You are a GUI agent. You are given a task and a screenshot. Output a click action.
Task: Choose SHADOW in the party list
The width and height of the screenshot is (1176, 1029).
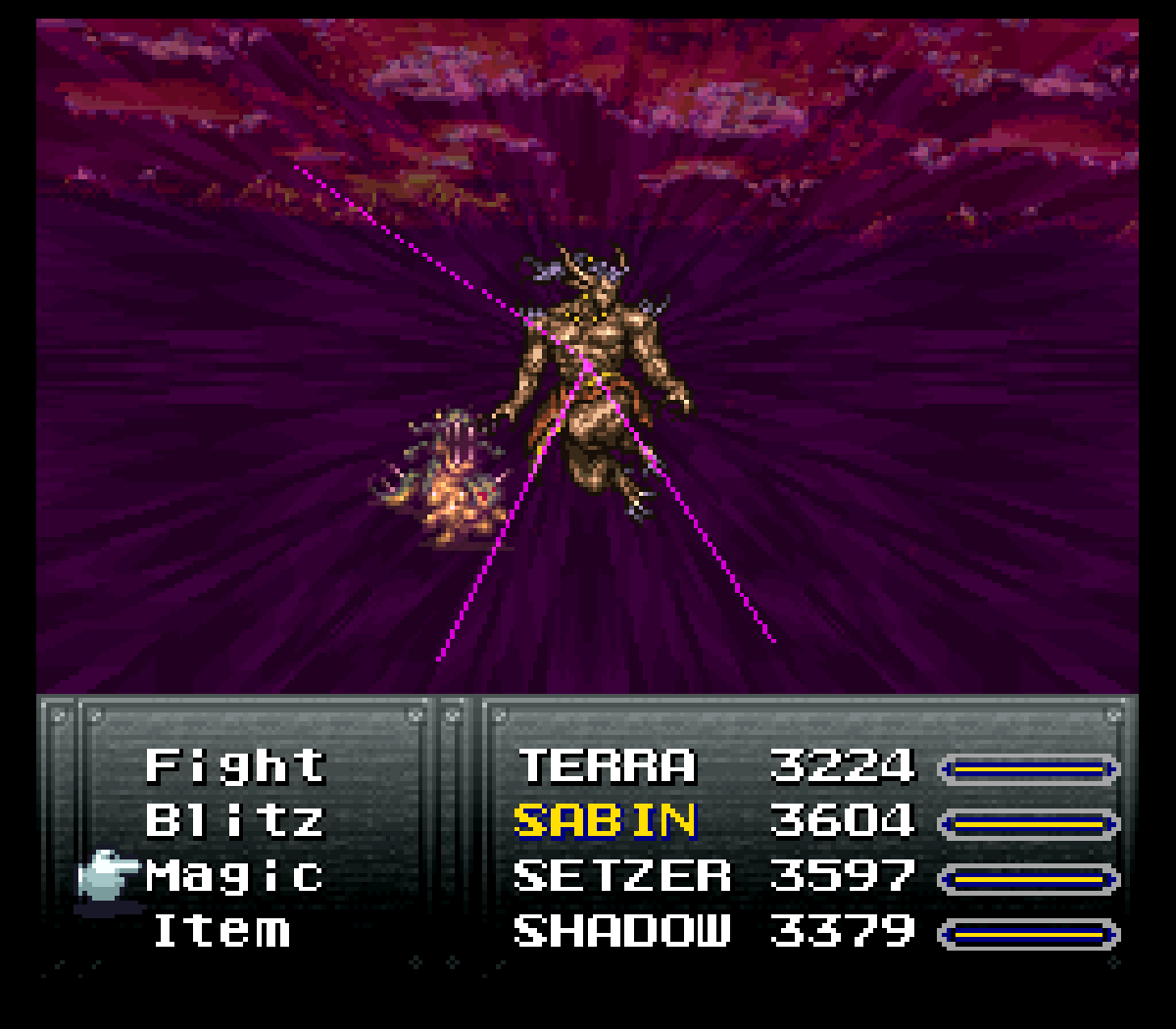[622, 930]
